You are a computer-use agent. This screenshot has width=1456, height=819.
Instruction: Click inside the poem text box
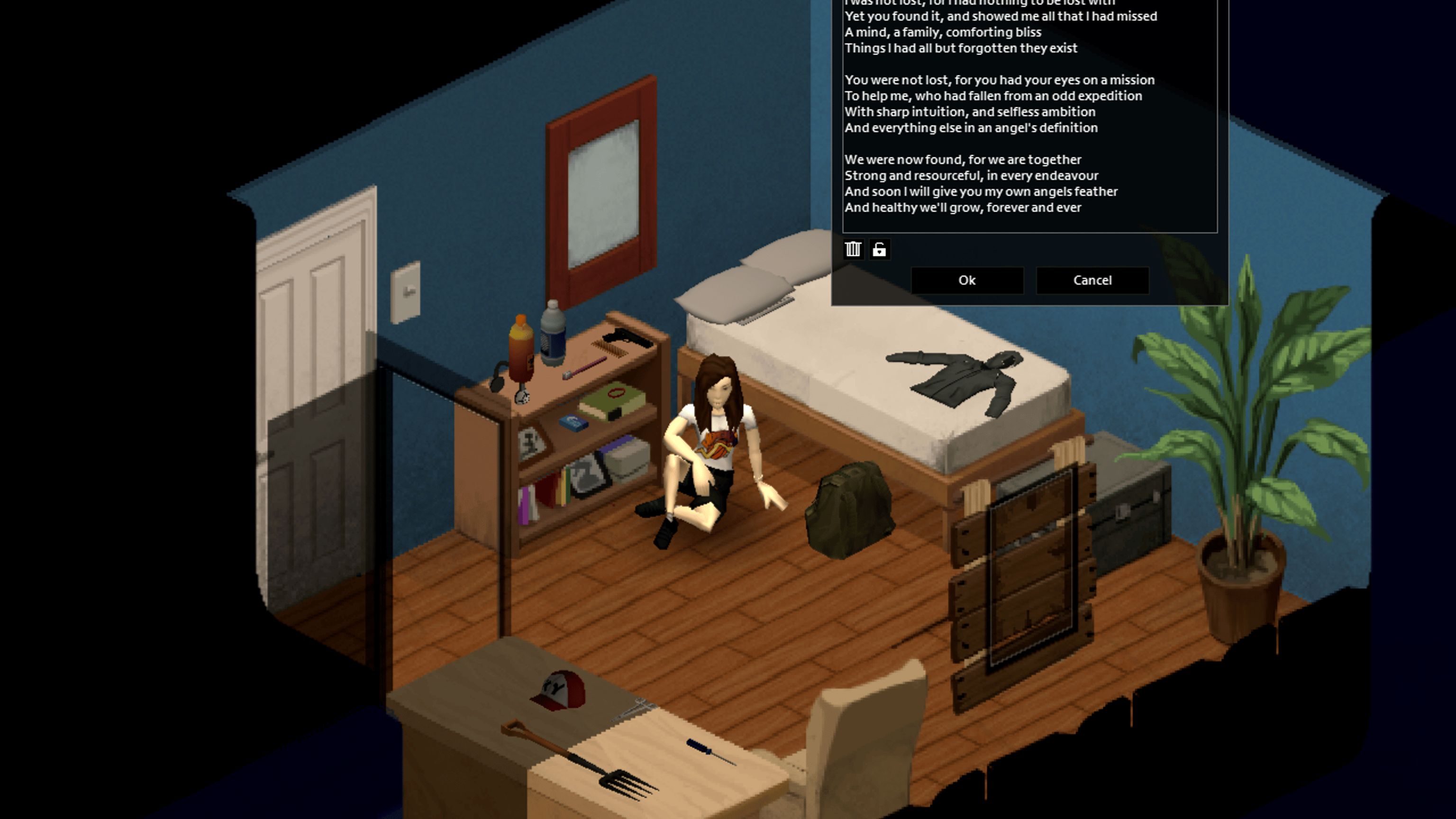[x=1028, y=113]
